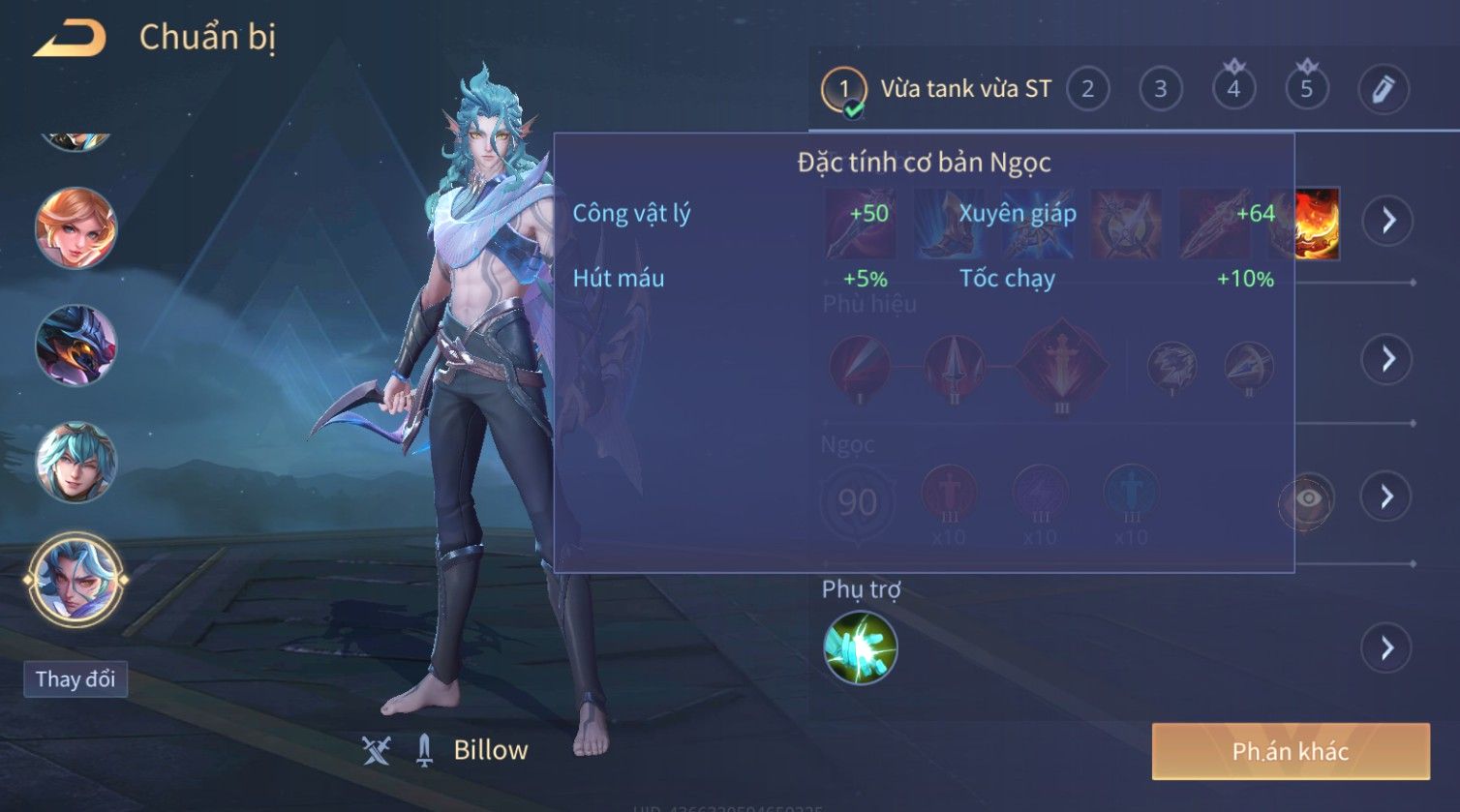Image resolution: width=1460 pixels, height=812 pixels.
Task: Select the highlighted Billow skin portrait
Action: click(76, 580)
